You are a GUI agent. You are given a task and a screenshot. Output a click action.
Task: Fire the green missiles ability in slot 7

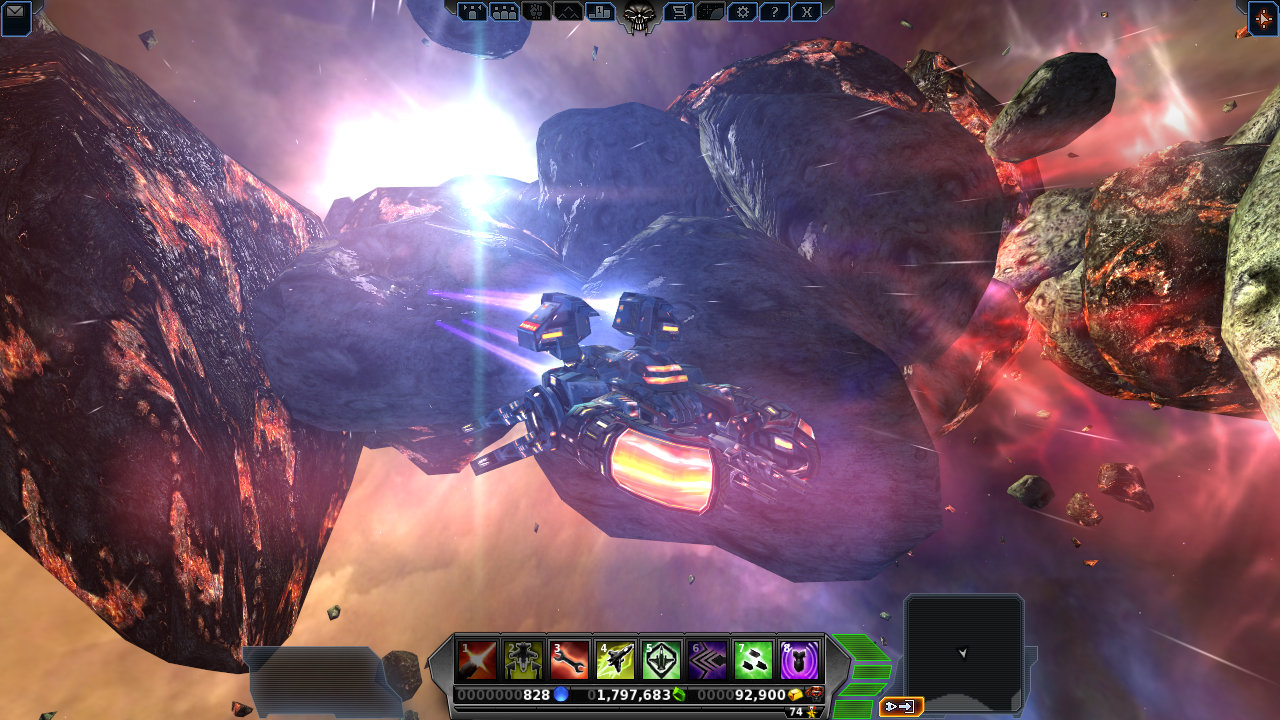(x=753, y=660)
